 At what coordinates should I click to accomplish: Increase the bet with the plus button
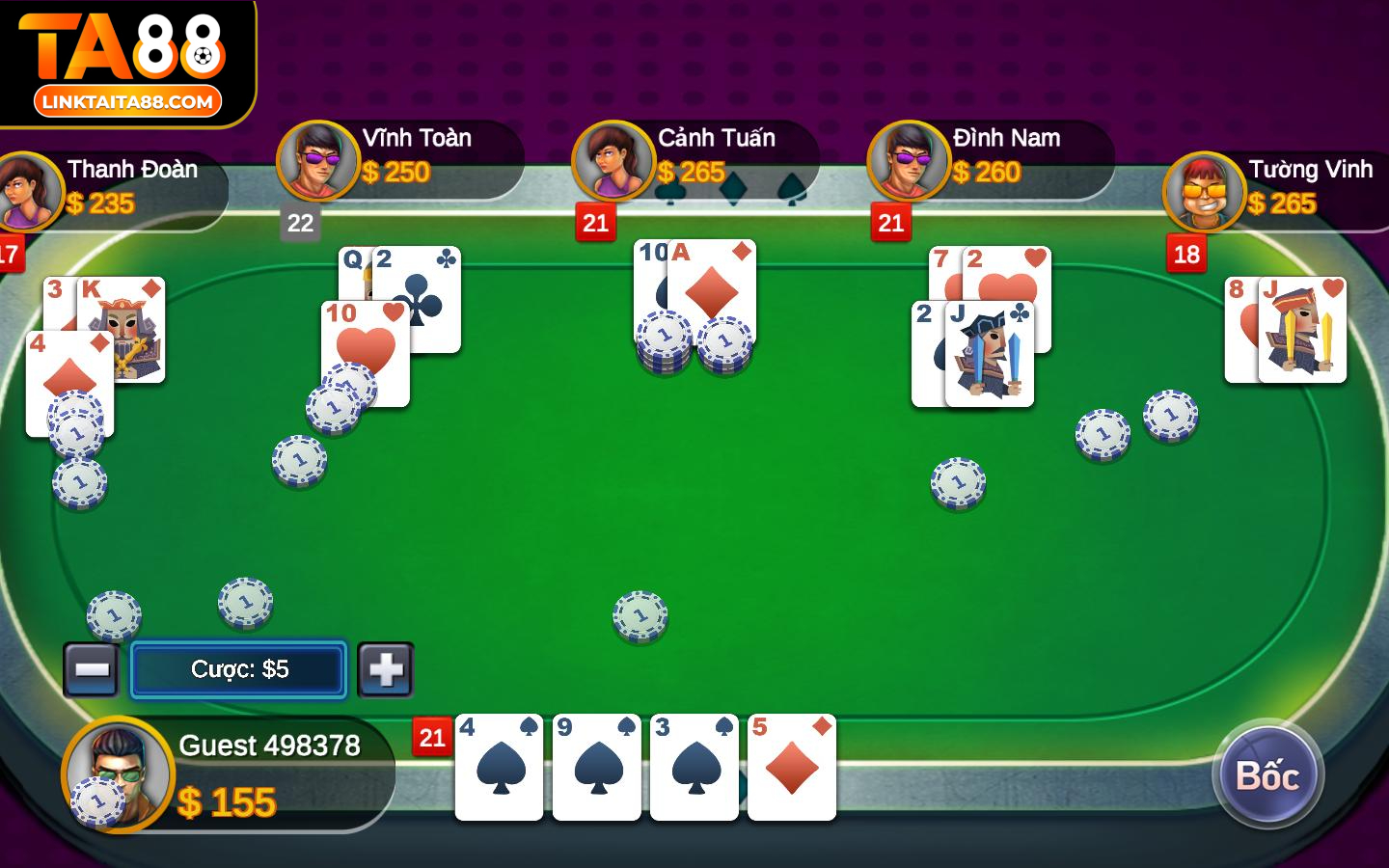(x=386, y=669)
